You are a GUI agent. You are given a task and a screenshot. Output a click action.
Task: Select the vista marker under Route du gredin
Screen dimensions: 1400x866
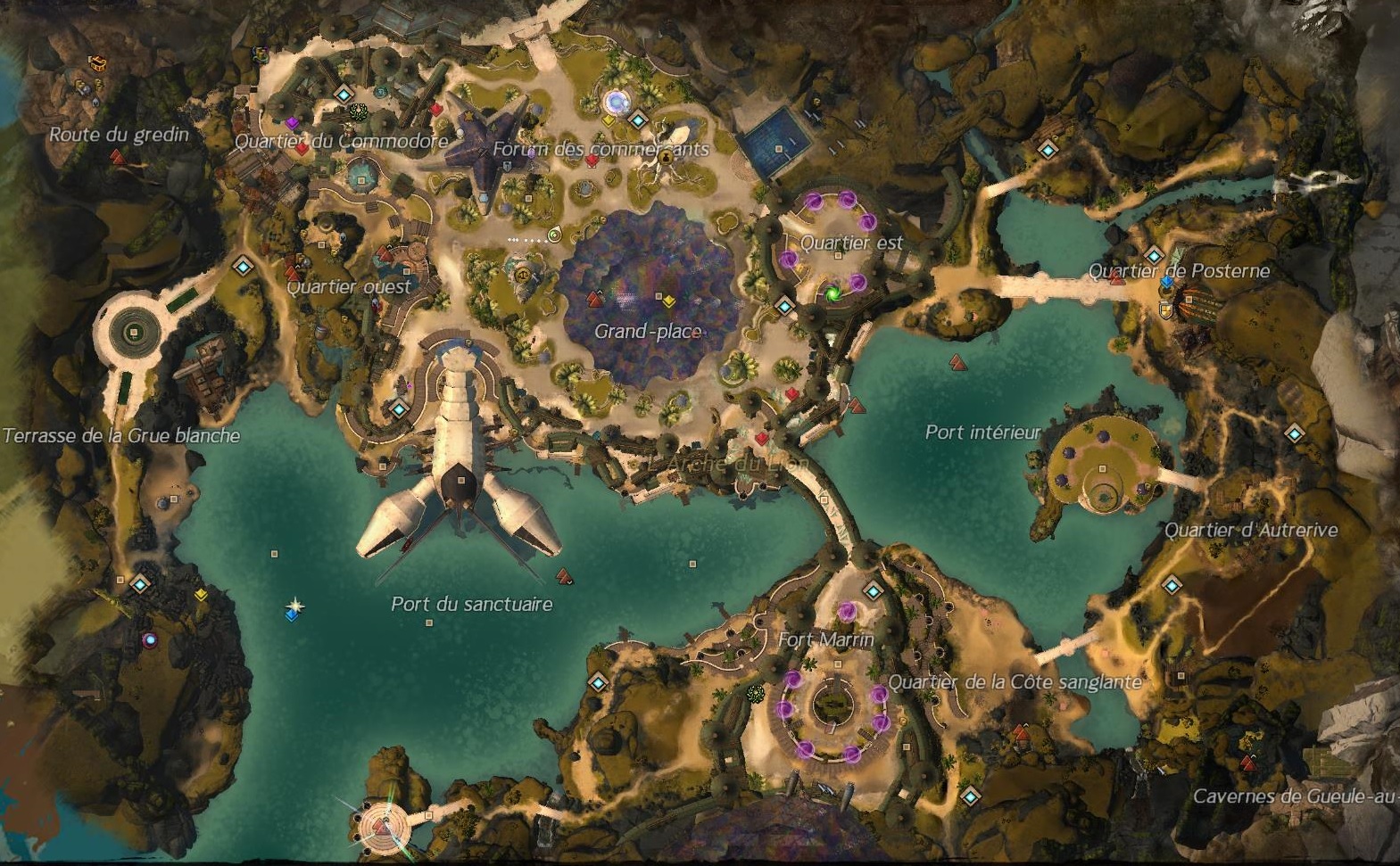[x=116, y=158]
